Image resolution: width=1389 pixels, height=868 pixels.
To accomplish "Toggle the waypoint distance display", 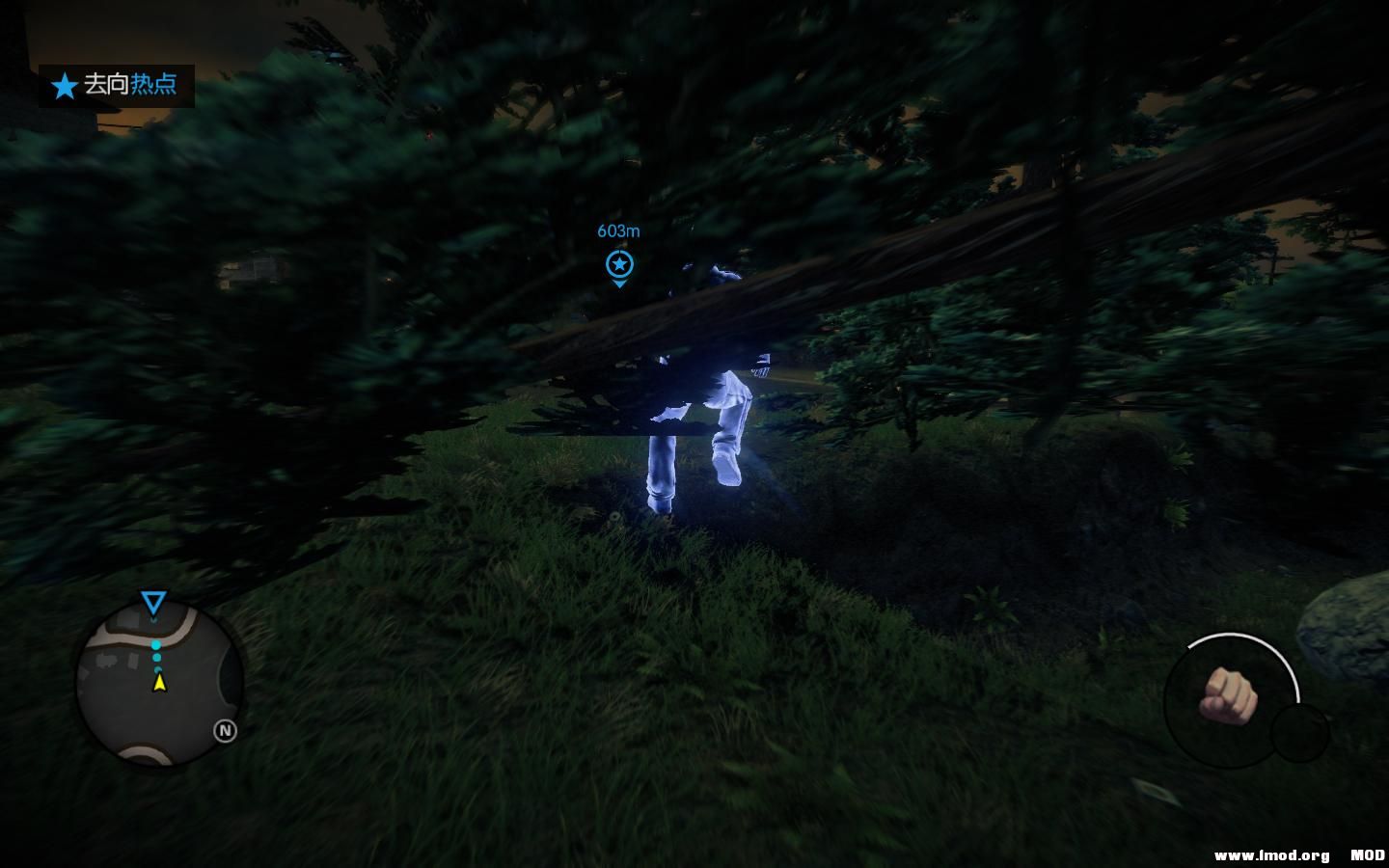I will pos(618,231).
